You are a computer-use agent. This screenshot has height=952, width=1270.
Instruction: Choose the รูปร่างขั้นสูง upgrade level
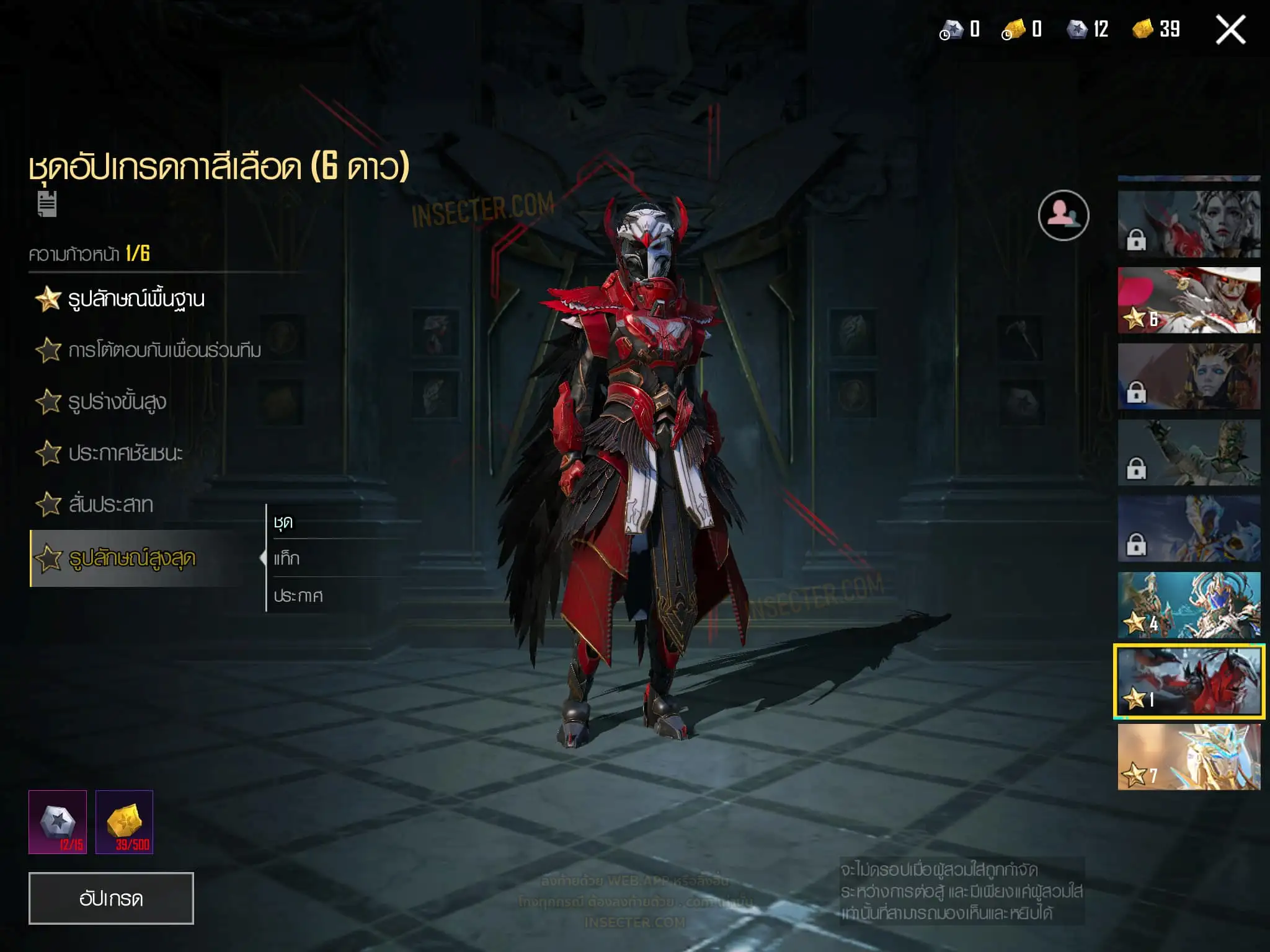117,402
